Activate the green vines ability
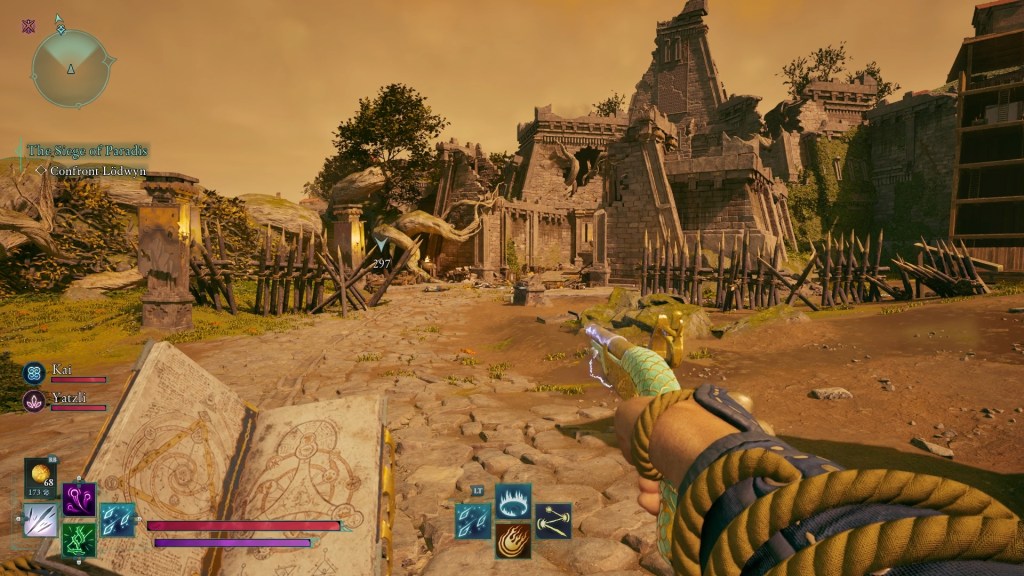The height and width of the screenshot is (576, 1024). point(79,540)
